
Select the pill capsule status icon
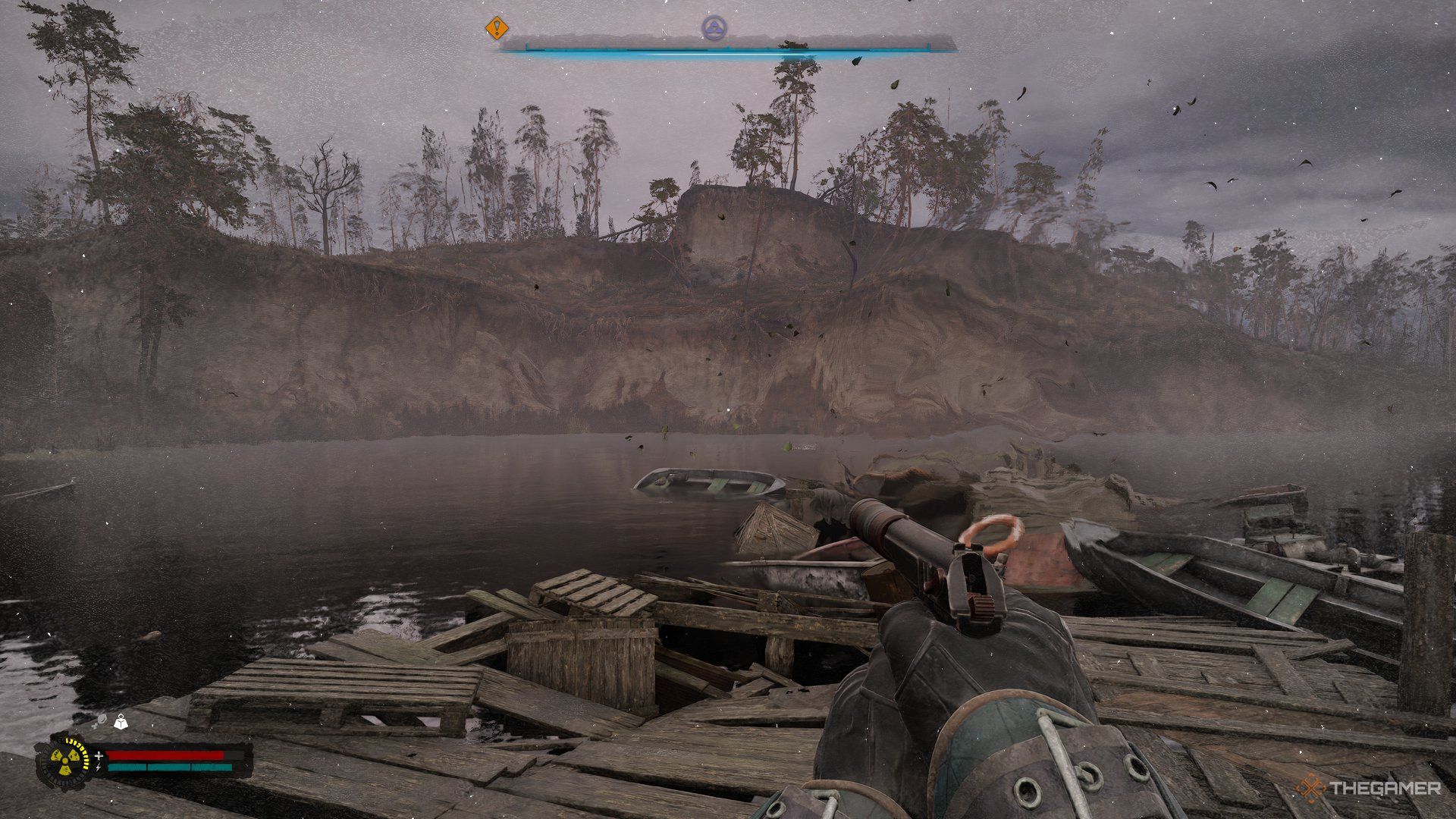(x=102, y=720)
